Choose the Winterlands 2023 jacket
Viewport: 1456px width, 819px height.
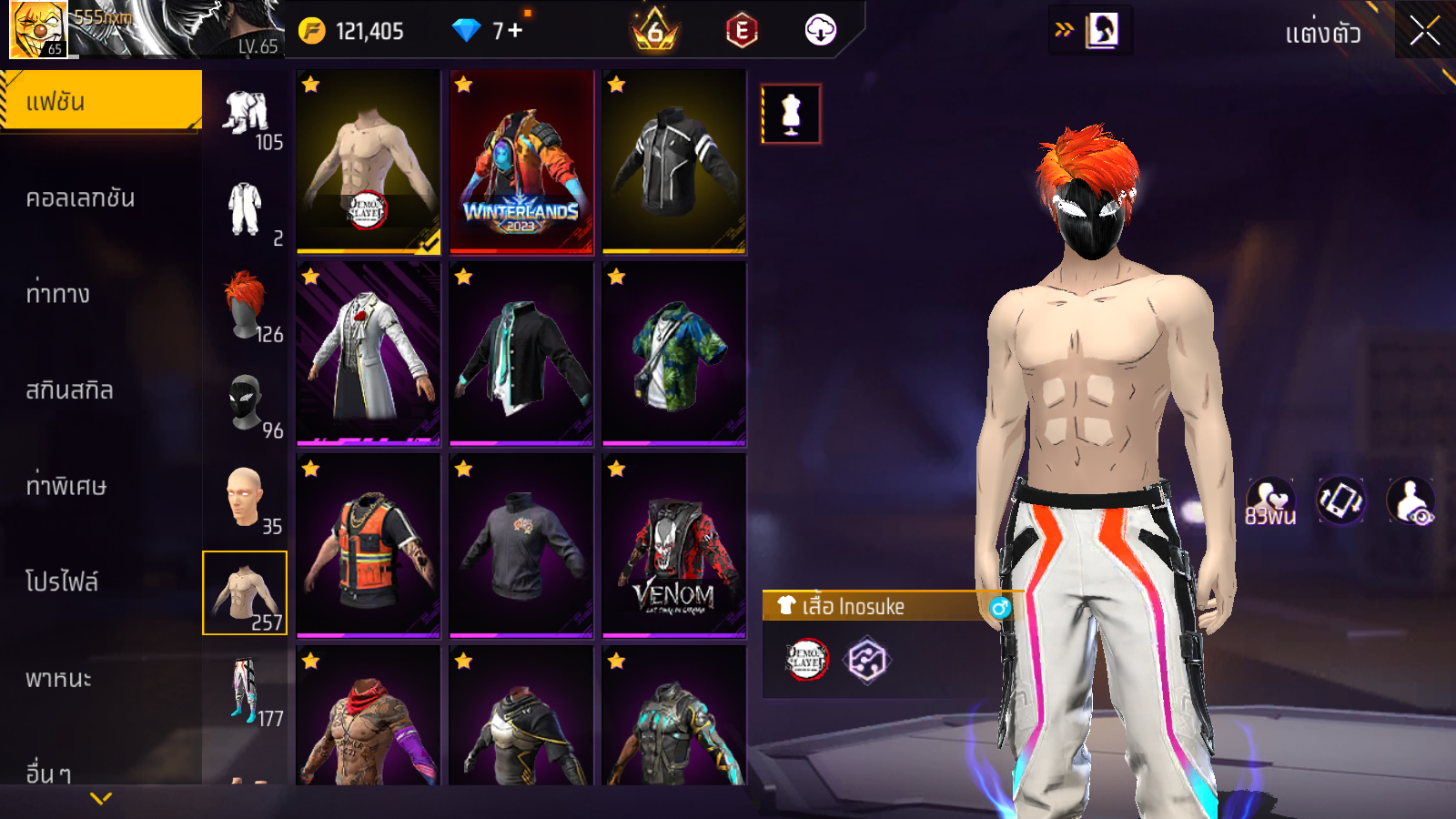coord(521,161)
